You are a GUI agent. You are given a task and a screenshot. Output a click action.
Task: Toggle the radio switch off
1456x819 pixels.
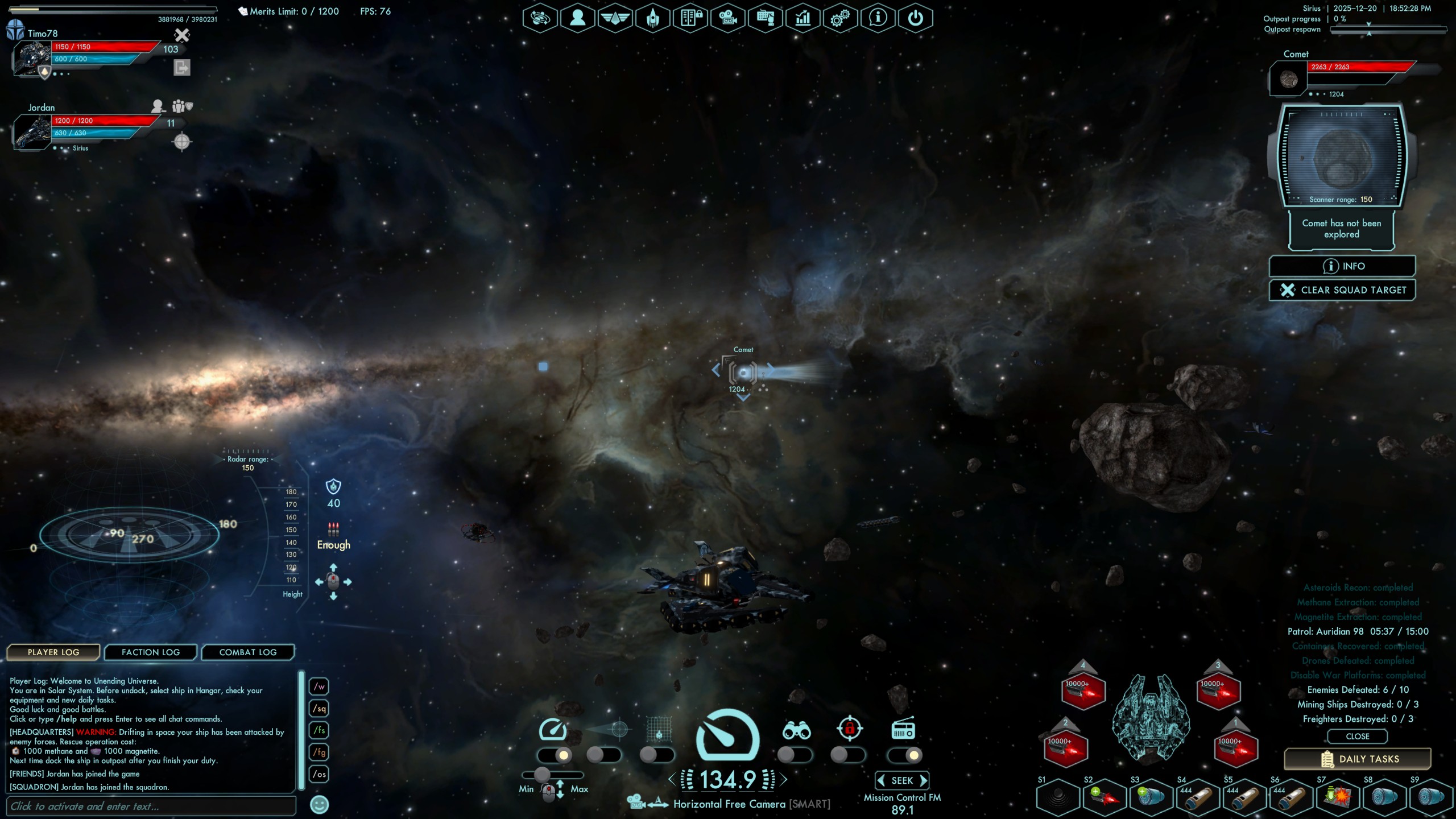(905, 755)
